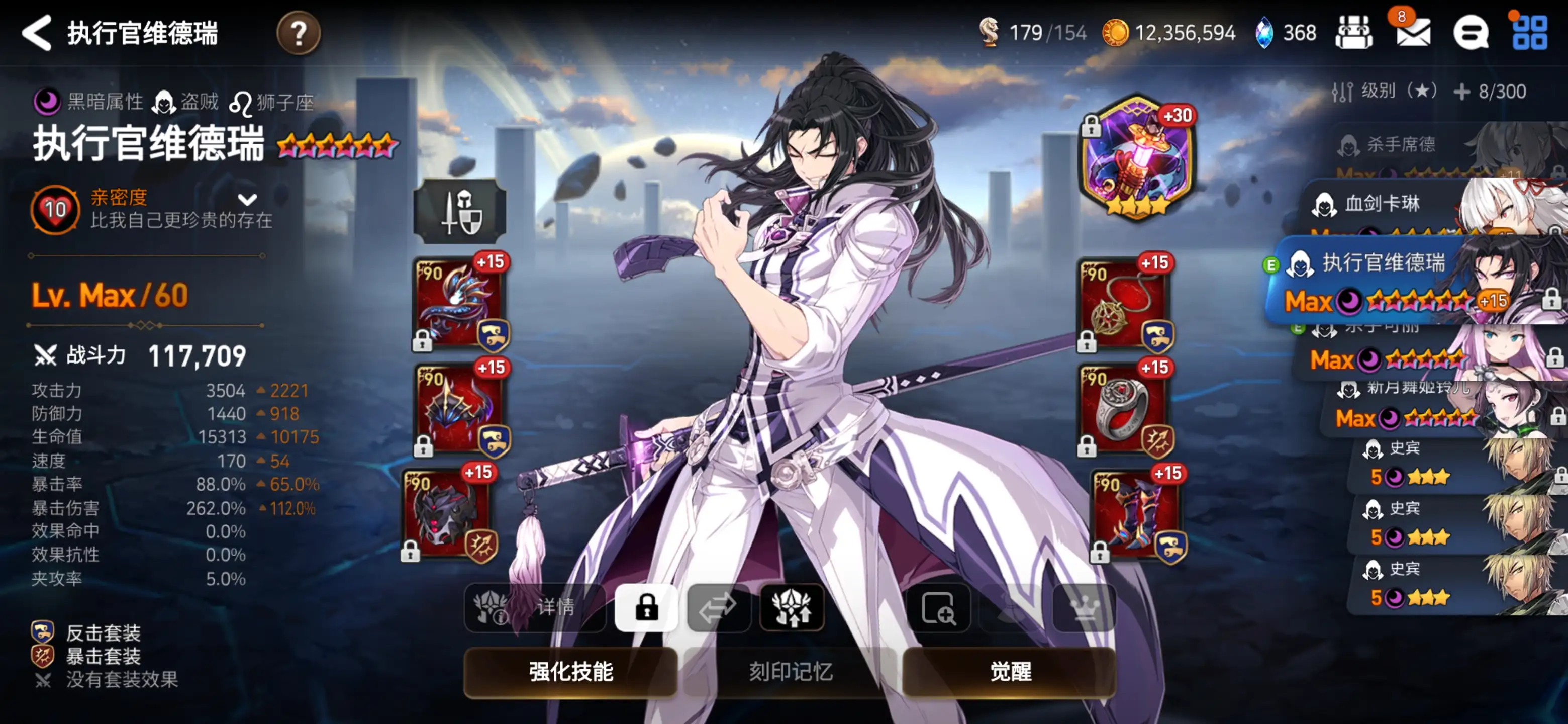Image resolution: width=1568 pixels, height=724 pixels.
Task: Open the blue grid main menu
Action: pyautogui.click(x=1529, y=33)
